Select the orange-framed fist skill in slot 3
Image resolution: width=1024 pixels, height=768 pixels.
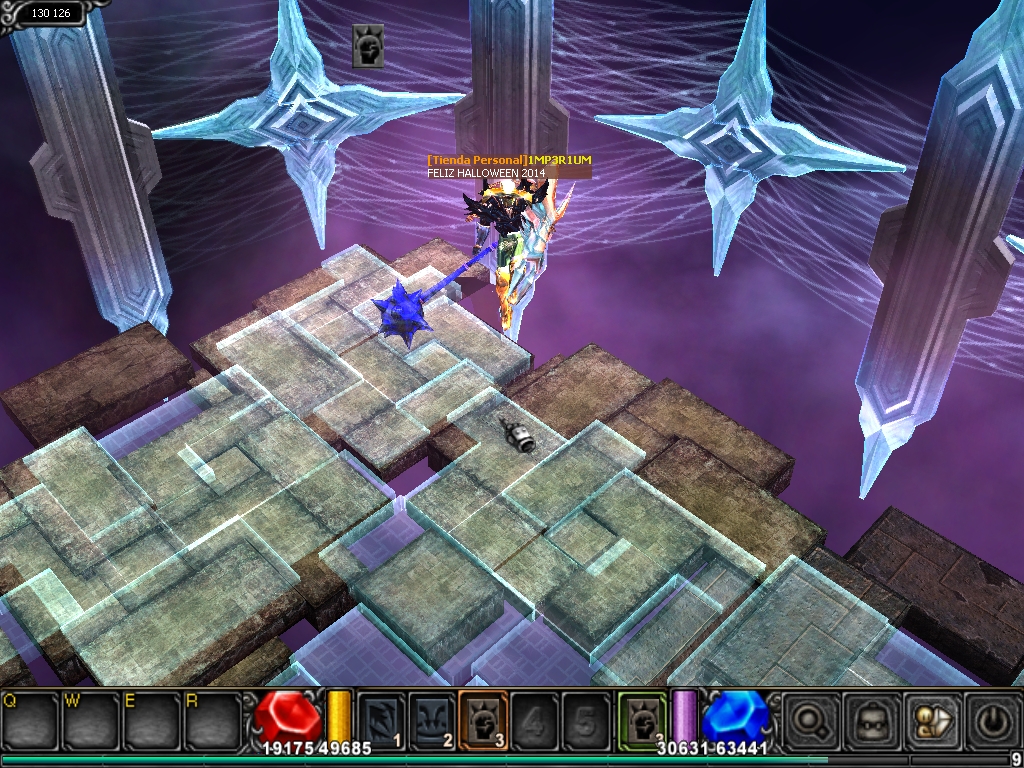click(x=483, y=718)
